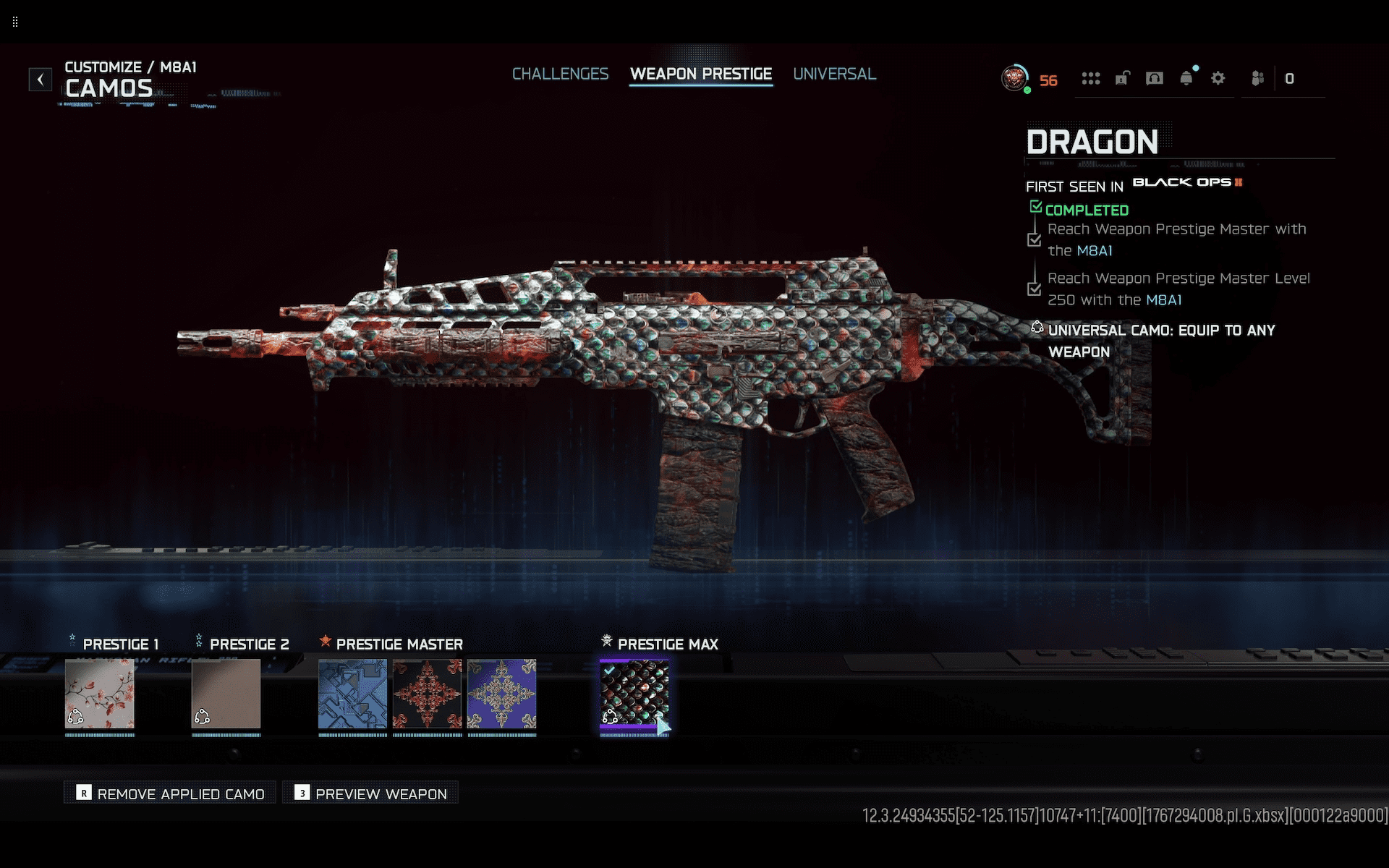Select the Weapon Prestige tab
This screenshot has width=1389, height=868.
coord(700,74)
